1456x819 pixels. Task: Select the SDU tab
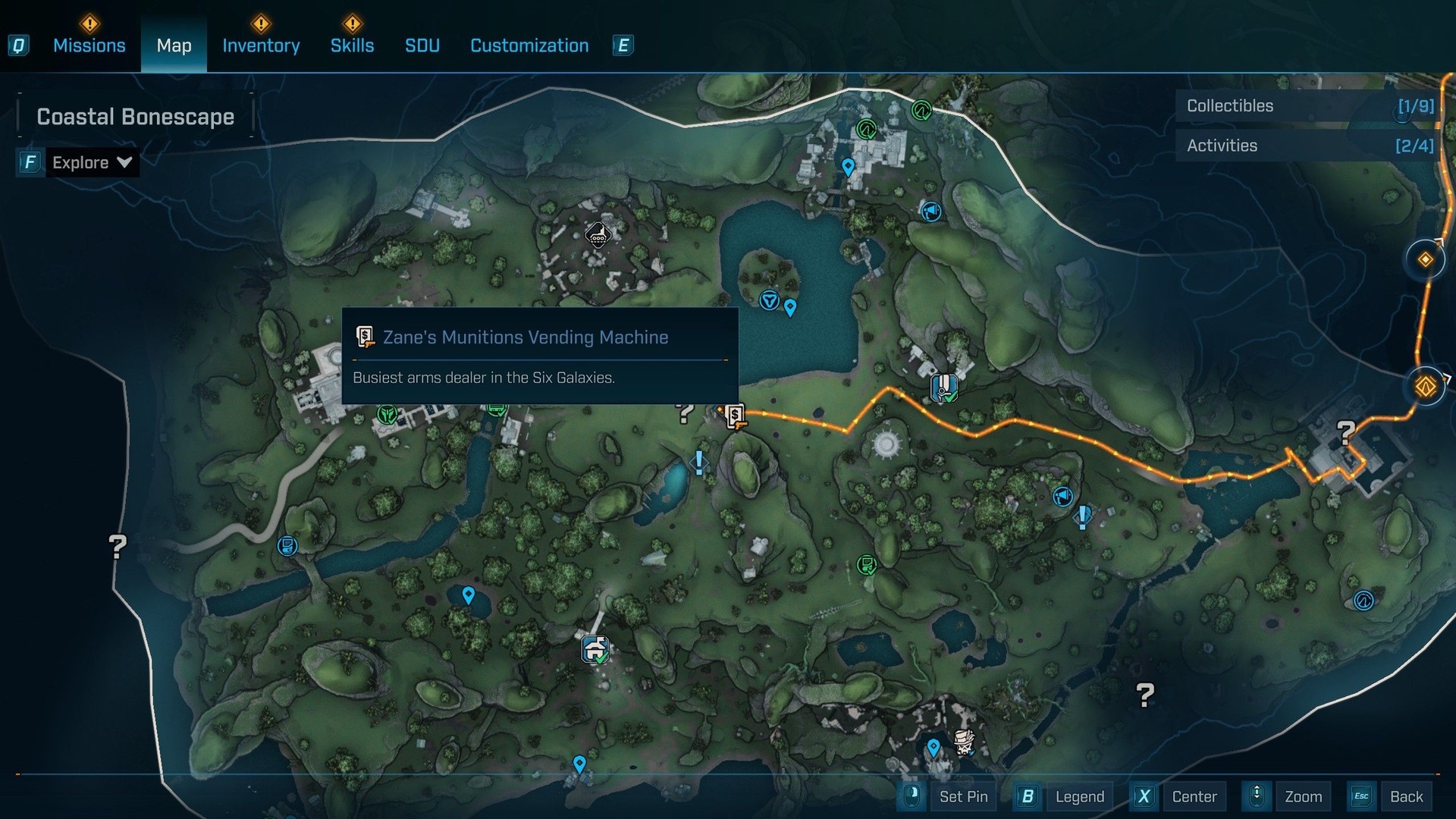pos(422,45)
